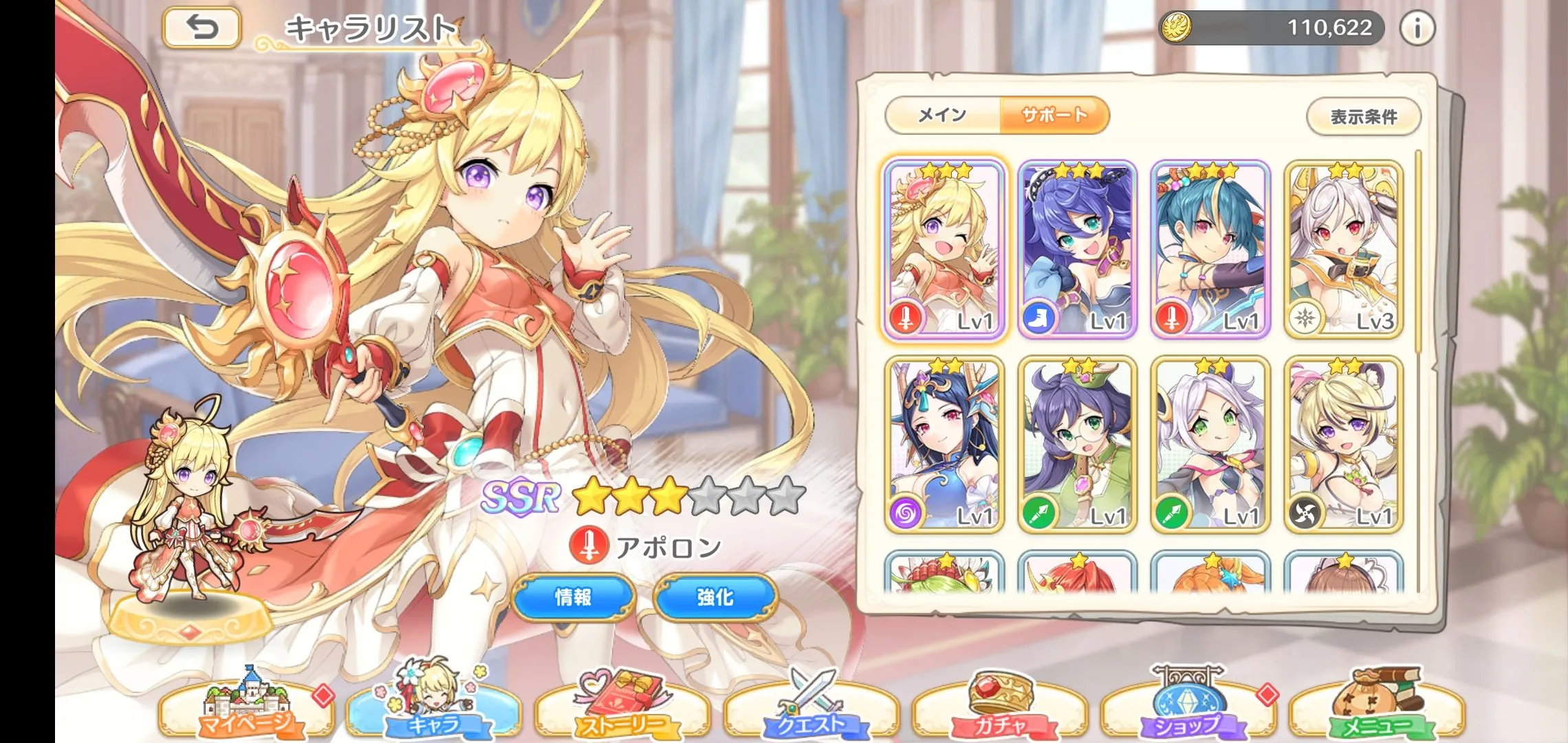The image size is (1568, 743).
Task: Open the ショップ shop menu
Action: tap(1188, 709)
